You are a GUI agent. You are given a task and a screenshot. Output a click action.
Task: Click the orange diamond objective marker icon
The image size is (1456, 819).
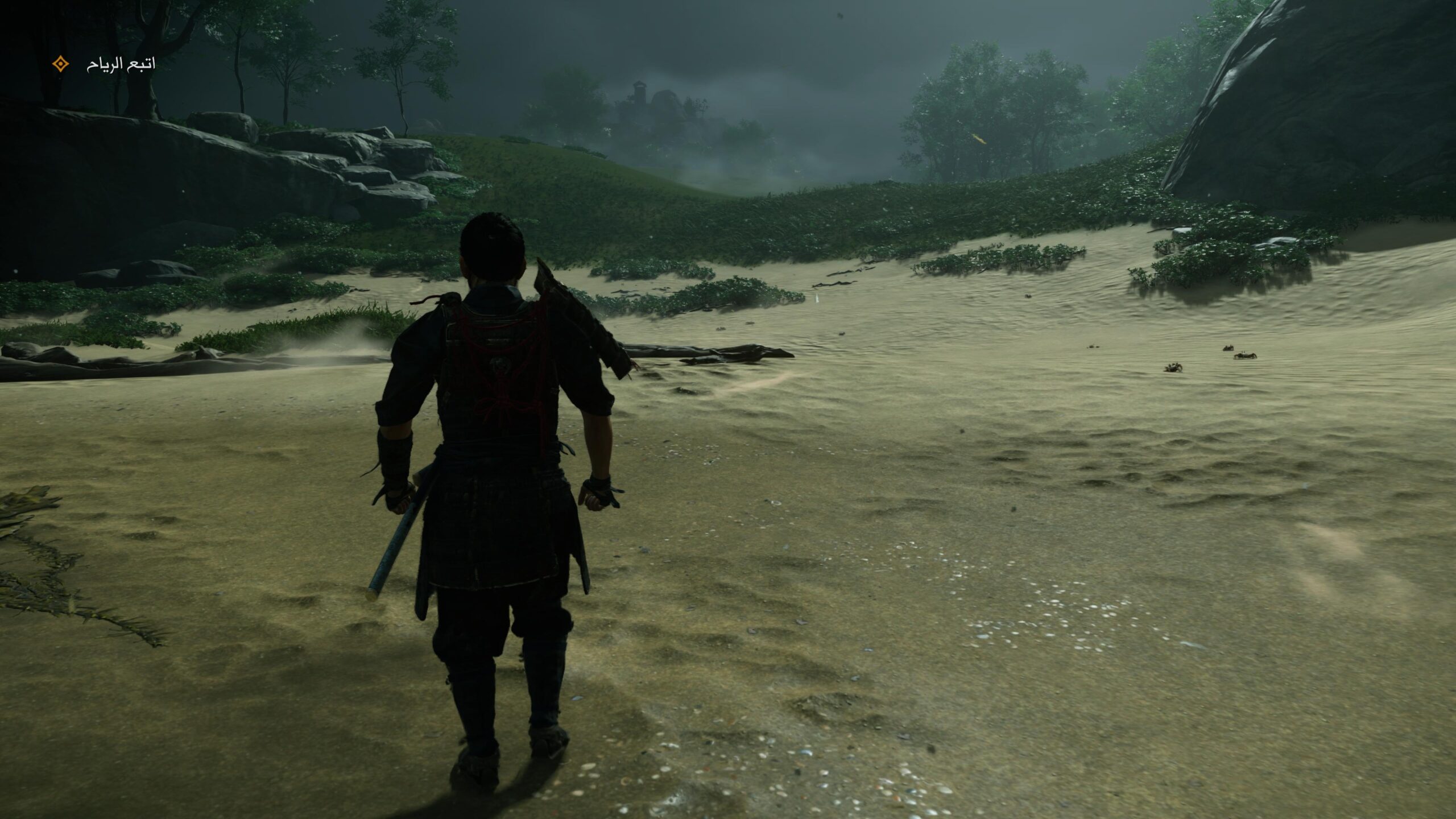[60, 64]
